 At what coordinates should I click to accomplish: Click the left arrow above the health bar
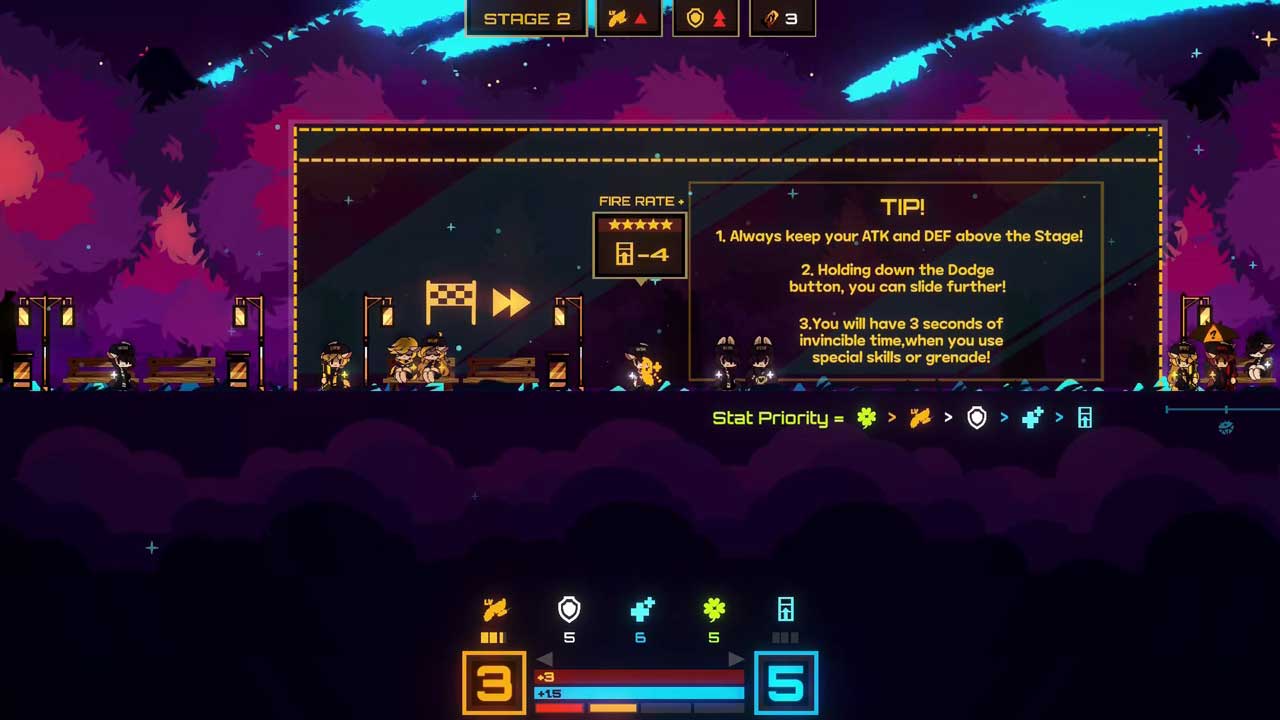point(545,659)
